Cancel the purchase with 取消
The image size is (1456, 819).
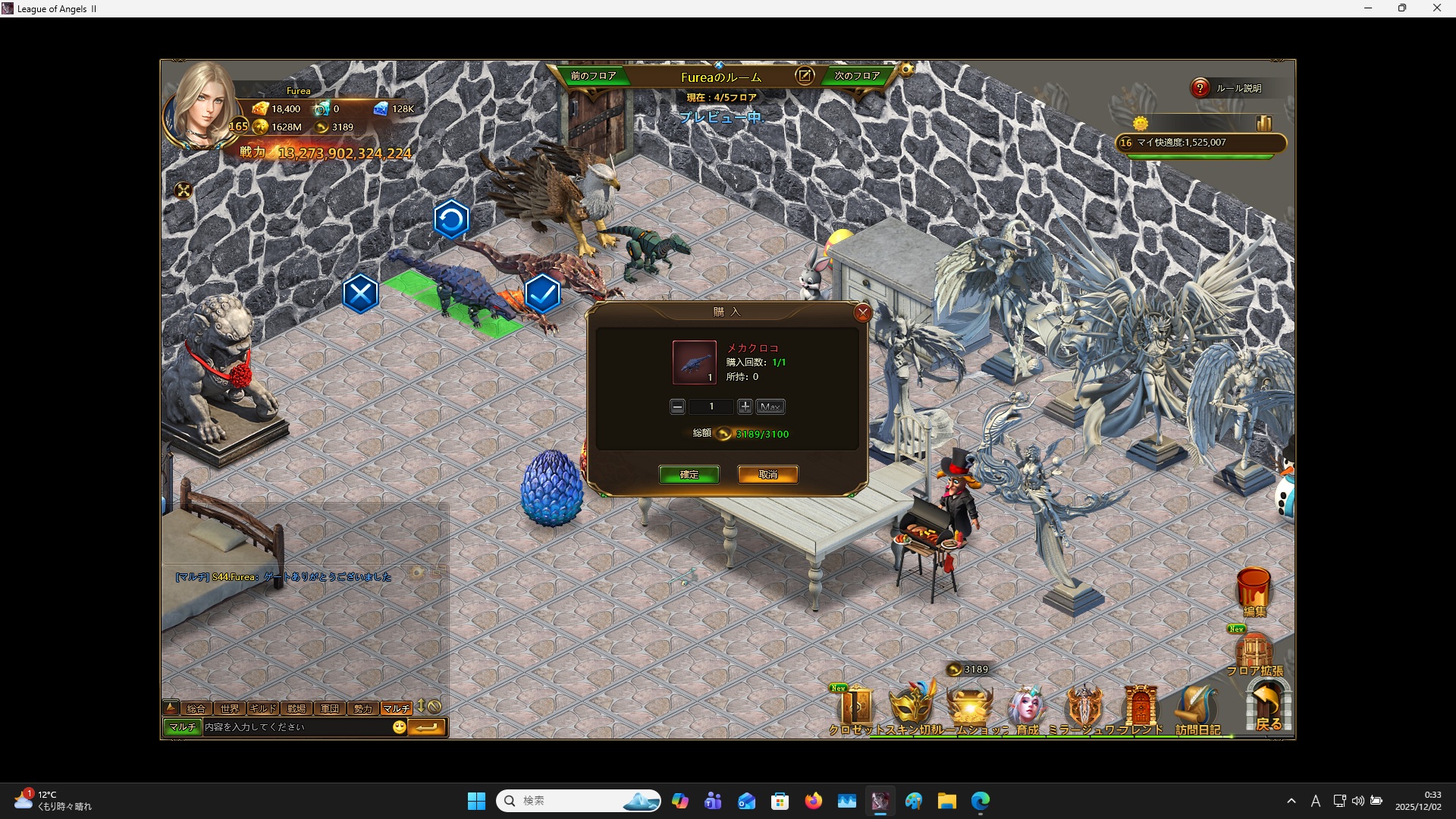coord(767,475)
